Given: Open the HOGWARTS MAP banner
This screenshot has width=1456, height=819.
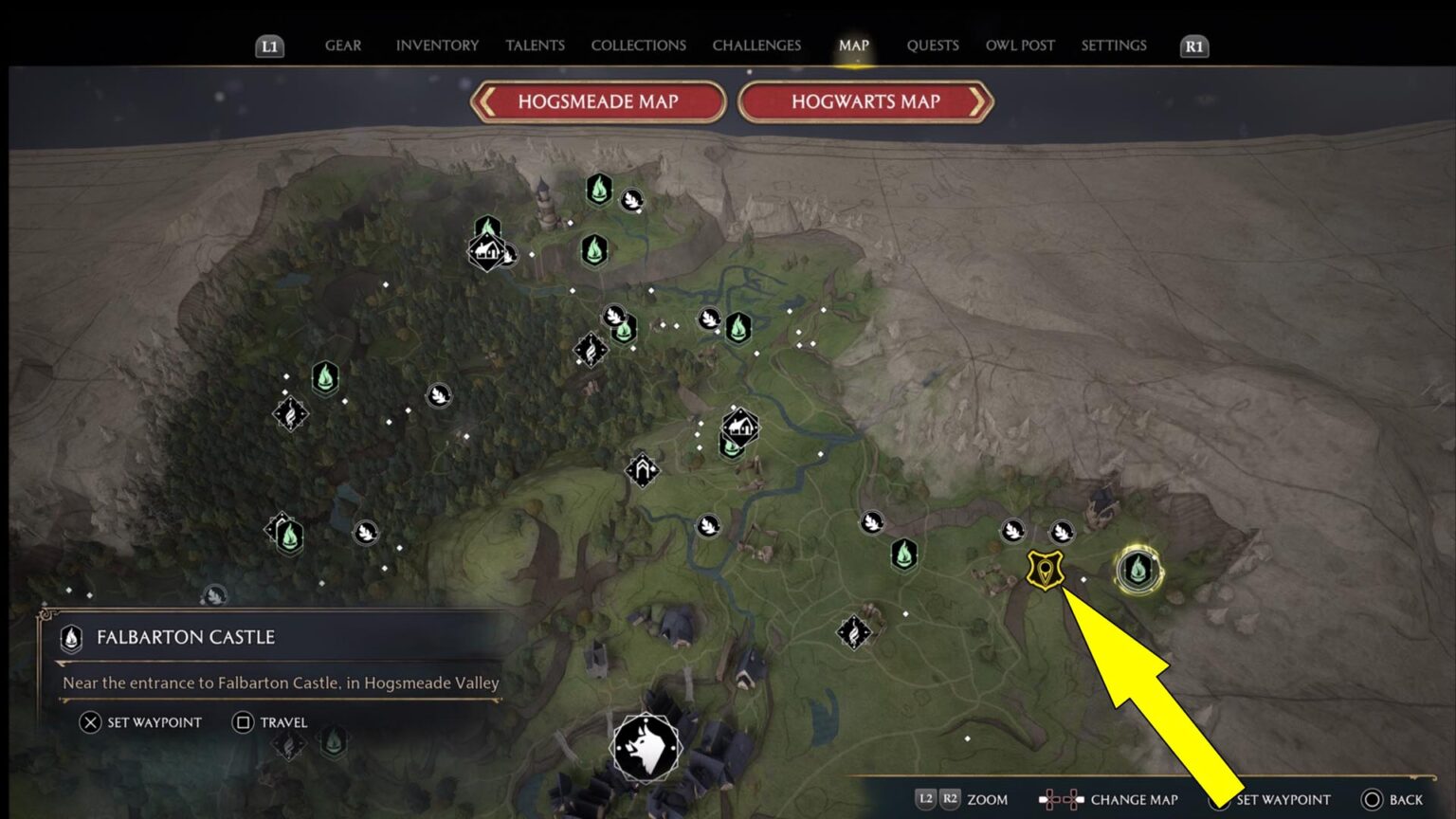Looking at the screenshot, I should (865, 102).
